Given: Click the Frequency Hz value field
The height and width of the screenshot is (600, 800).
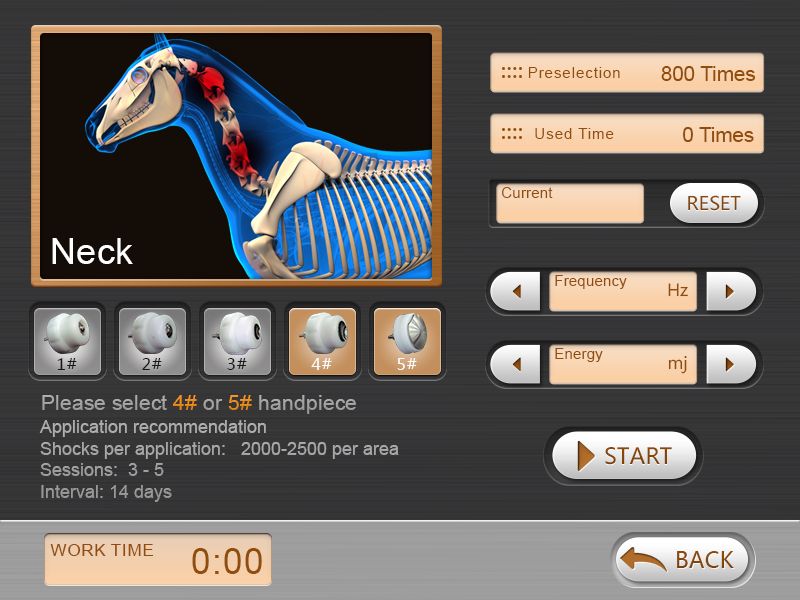Looking at the screenshot, I should [x=623, y=292].
